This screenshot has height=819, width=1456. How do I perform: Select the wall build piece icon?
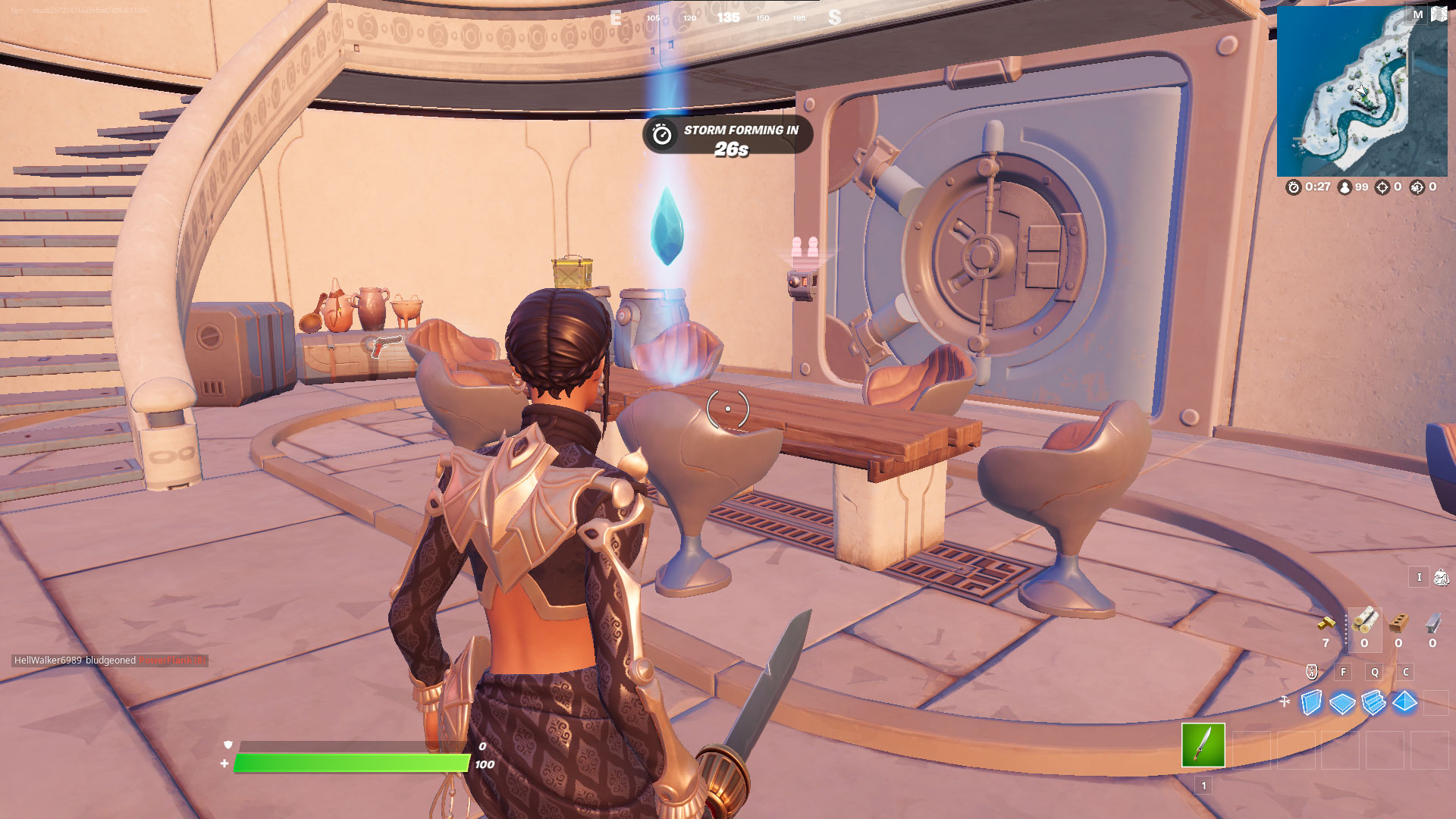[x=1311, y=703]
